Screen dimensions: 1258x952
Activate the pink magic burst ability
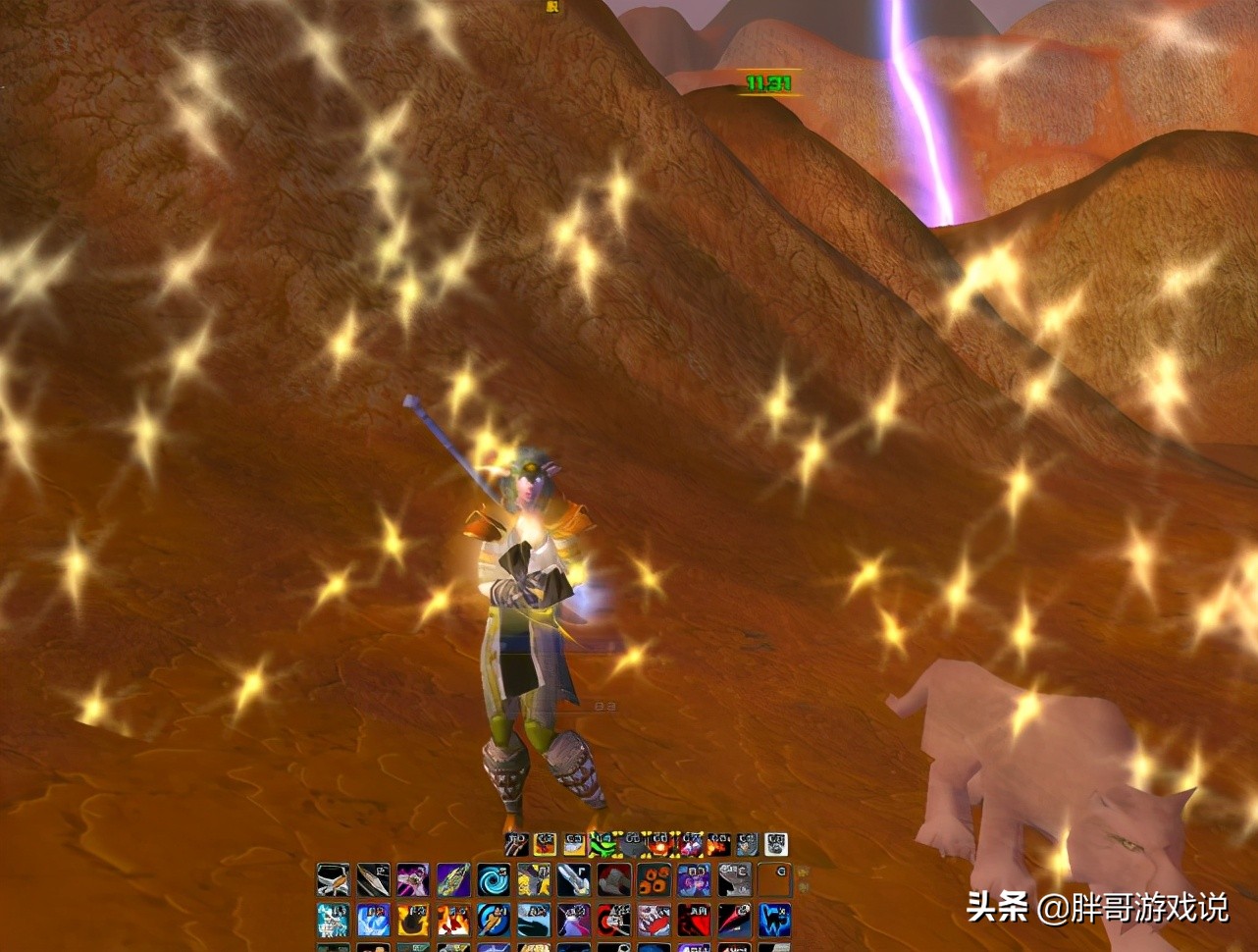(413, 879)
